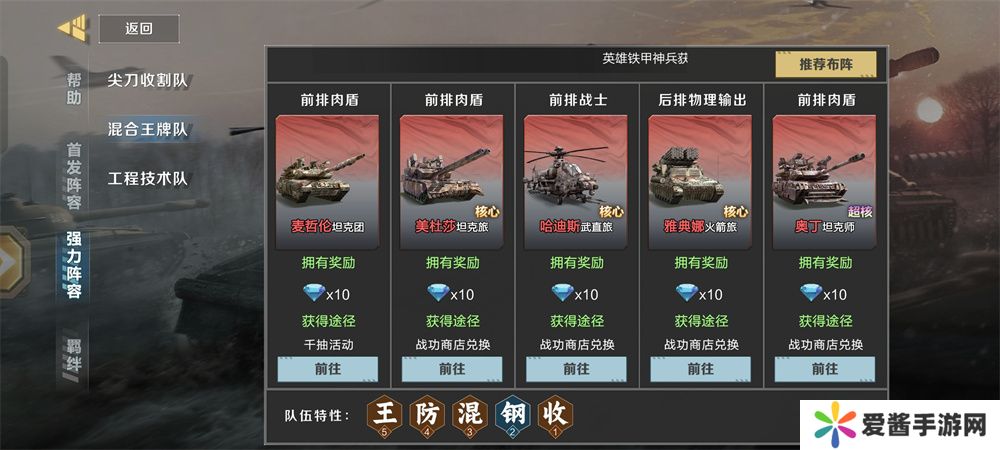Select the 奥丁 tank division card
This screenshot has height=450, width=1000.
[824, 176]
